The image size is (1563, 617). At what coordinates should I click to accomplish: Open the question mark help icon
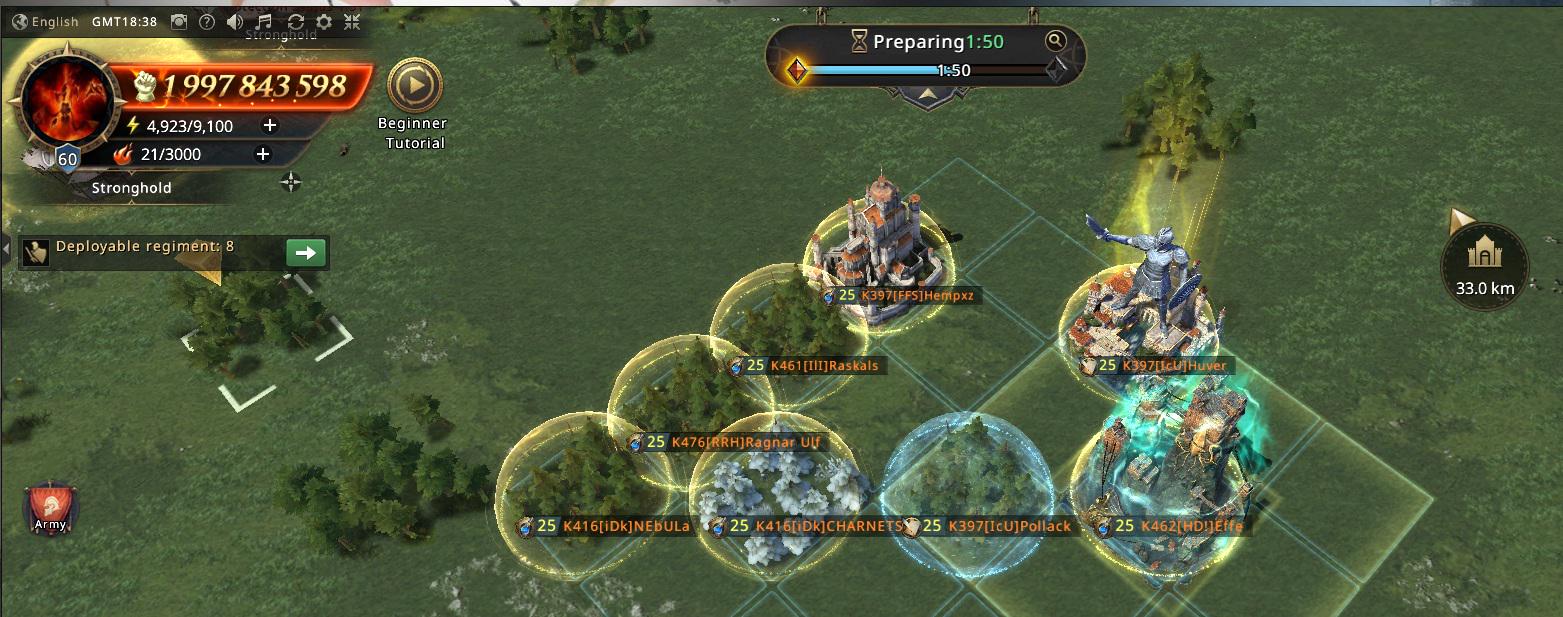coord(206,22)
